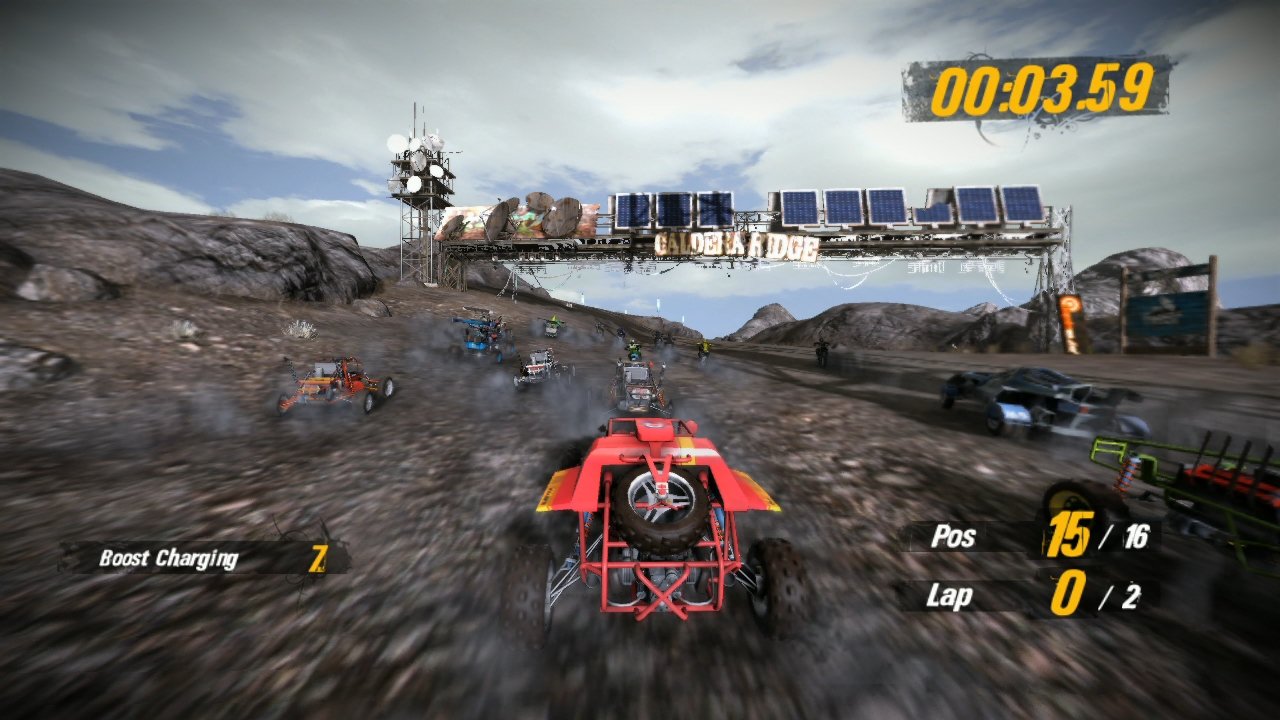Image resolution: width=1280 pixels, height=720 pixels.
Task: Select the radio antenna tower on the left
Action: click(420, 200)
